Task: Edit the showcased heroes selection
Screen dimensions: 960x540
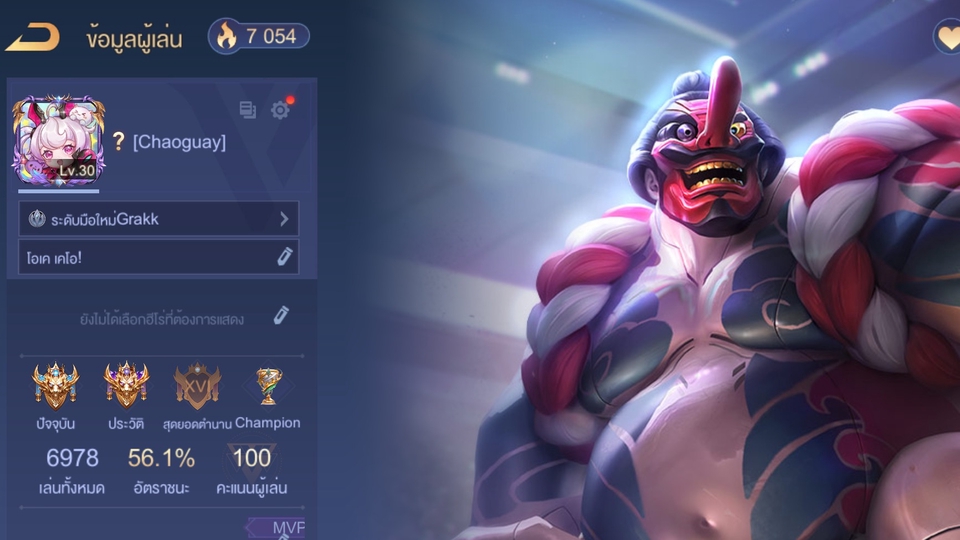Action: click(x=282, y=316)
